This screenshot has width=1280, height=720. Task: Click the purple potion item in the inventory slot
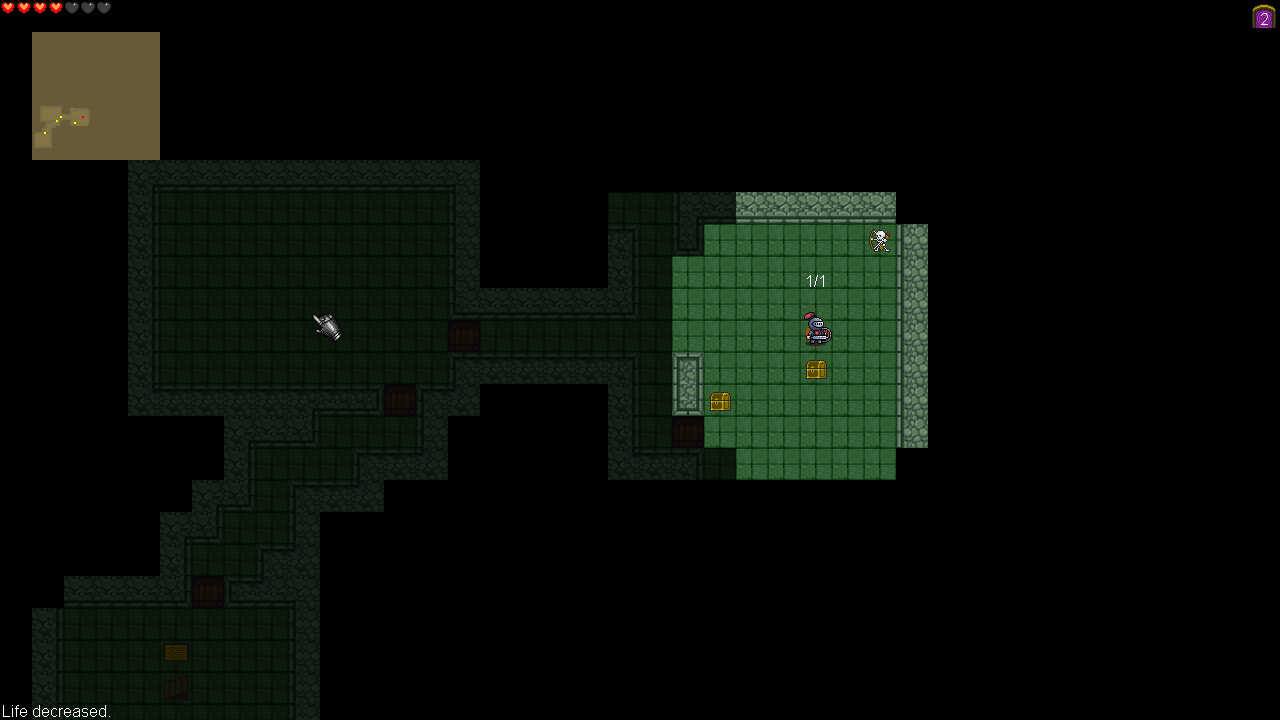pyautogui.click(x=1262, y=16)
